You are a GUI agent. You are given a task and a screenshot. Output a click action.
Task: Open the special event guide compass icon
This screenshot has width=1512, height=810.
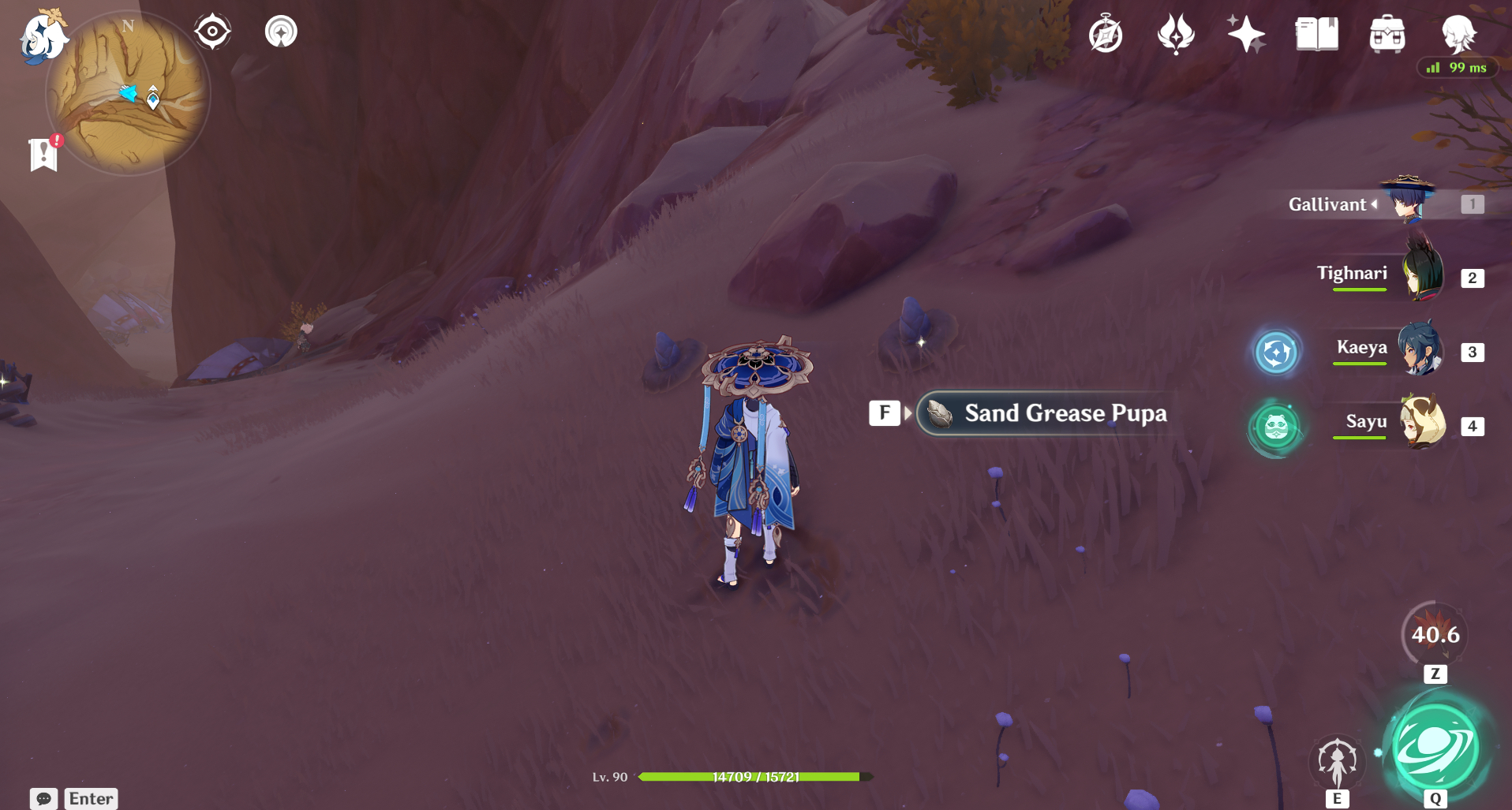(1106, 33)
